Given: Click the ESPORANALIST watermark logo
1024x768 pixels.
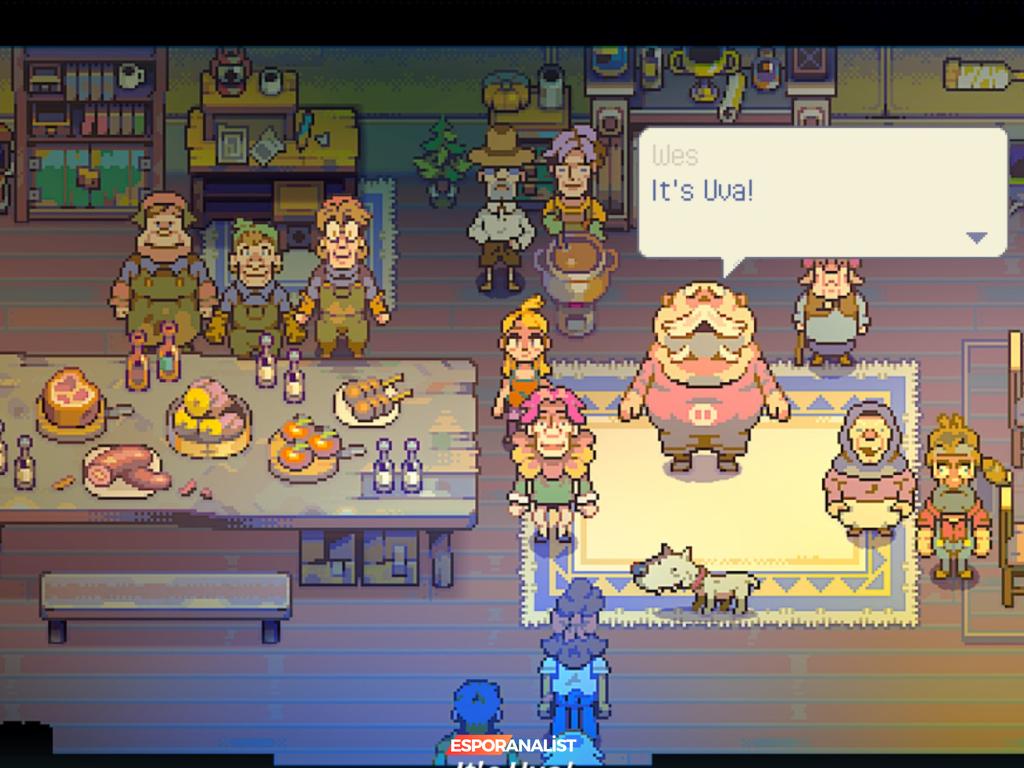Looking at the screenshot, I should [x=512, y=746].
